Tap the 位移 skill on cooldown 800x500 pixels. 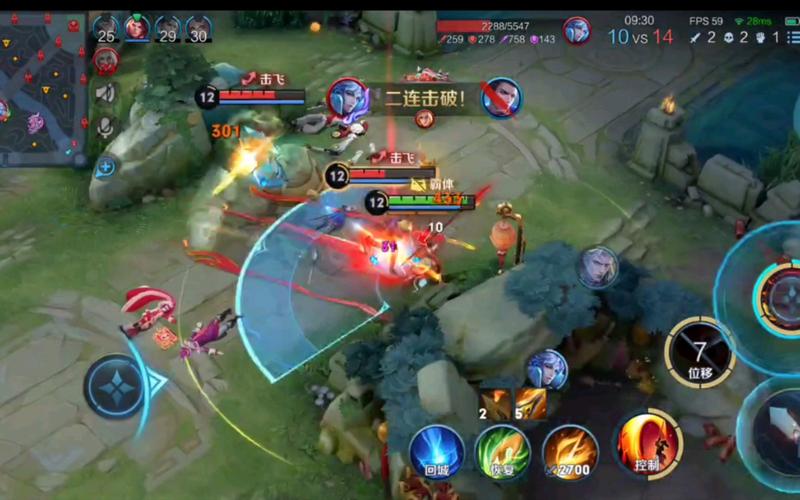pyautogui.click(x=699, y=352)
